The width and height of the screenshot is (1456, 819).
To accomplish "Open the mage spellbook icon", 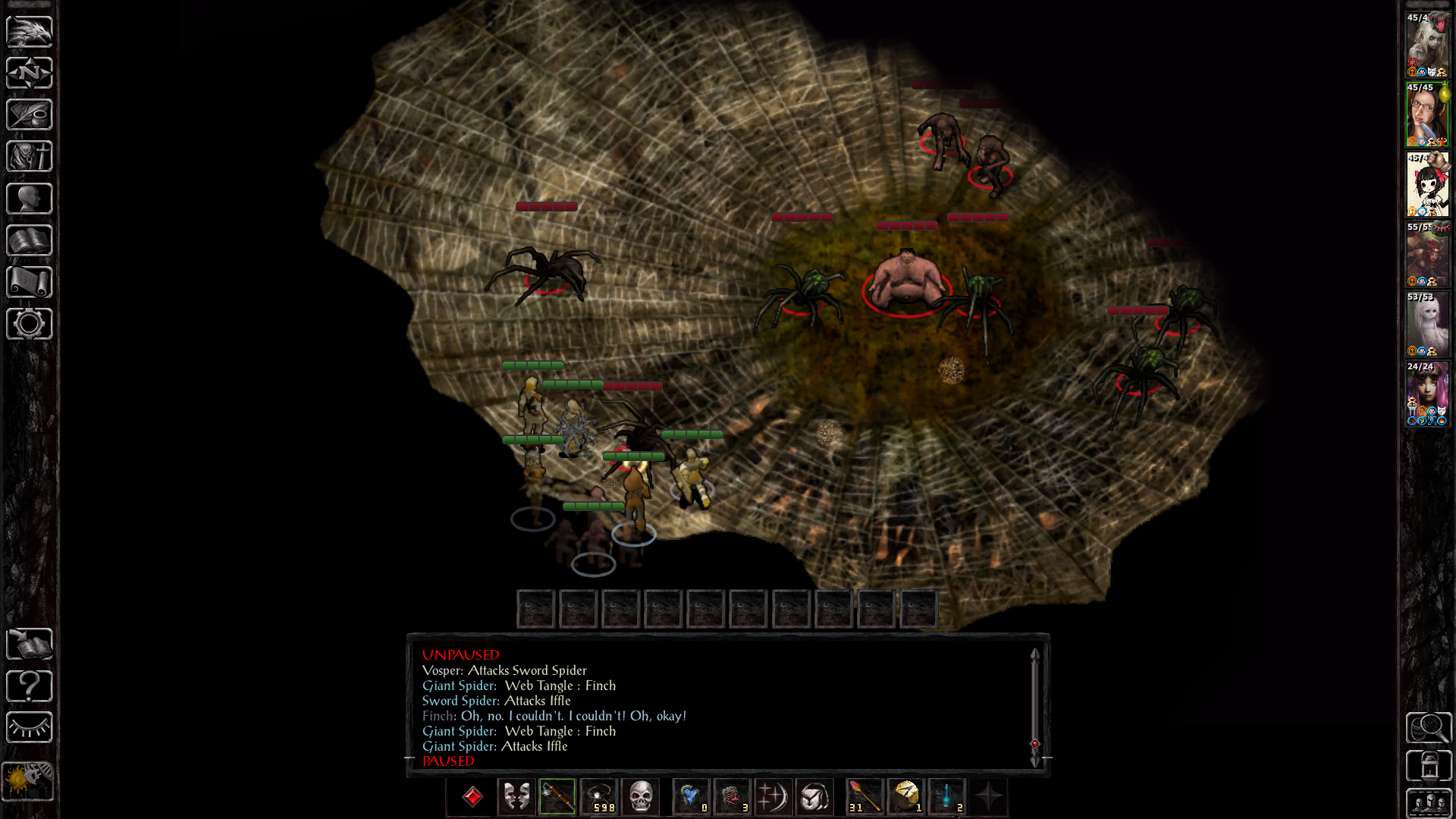I will coord(30,240).
